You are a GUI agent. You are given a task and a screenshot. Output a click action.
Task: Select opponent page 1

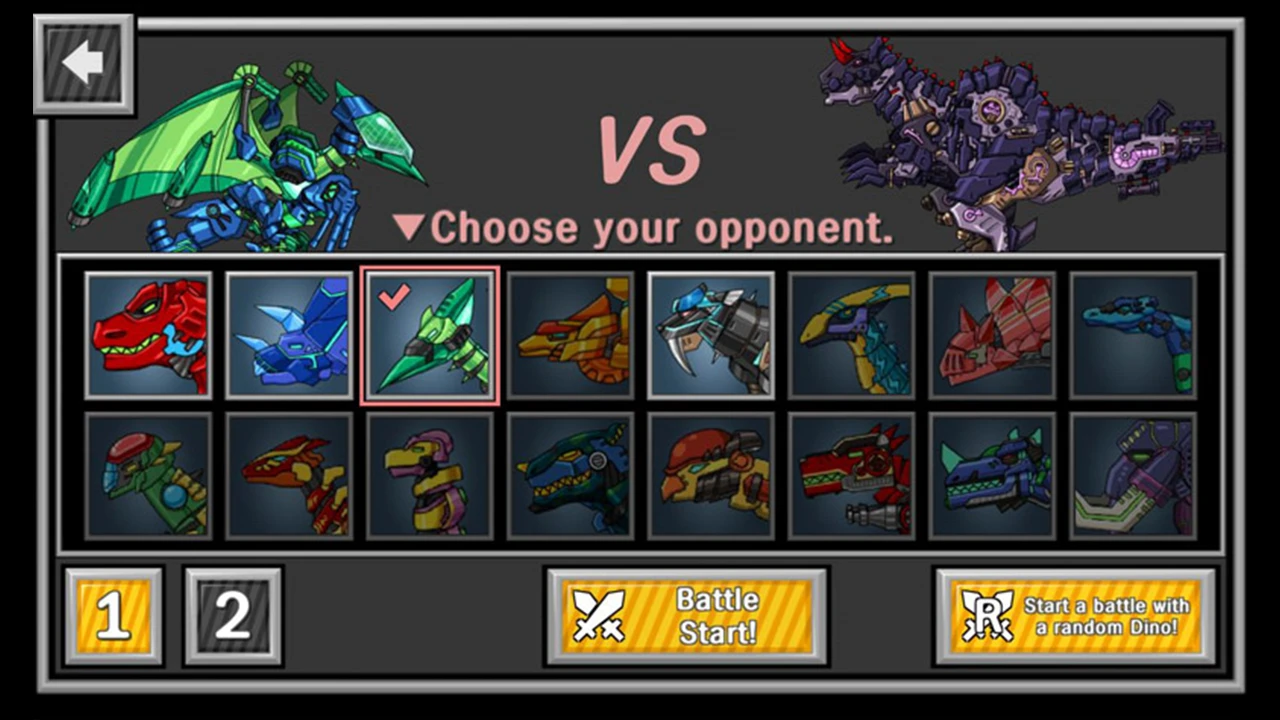click(x=113, y=616)
